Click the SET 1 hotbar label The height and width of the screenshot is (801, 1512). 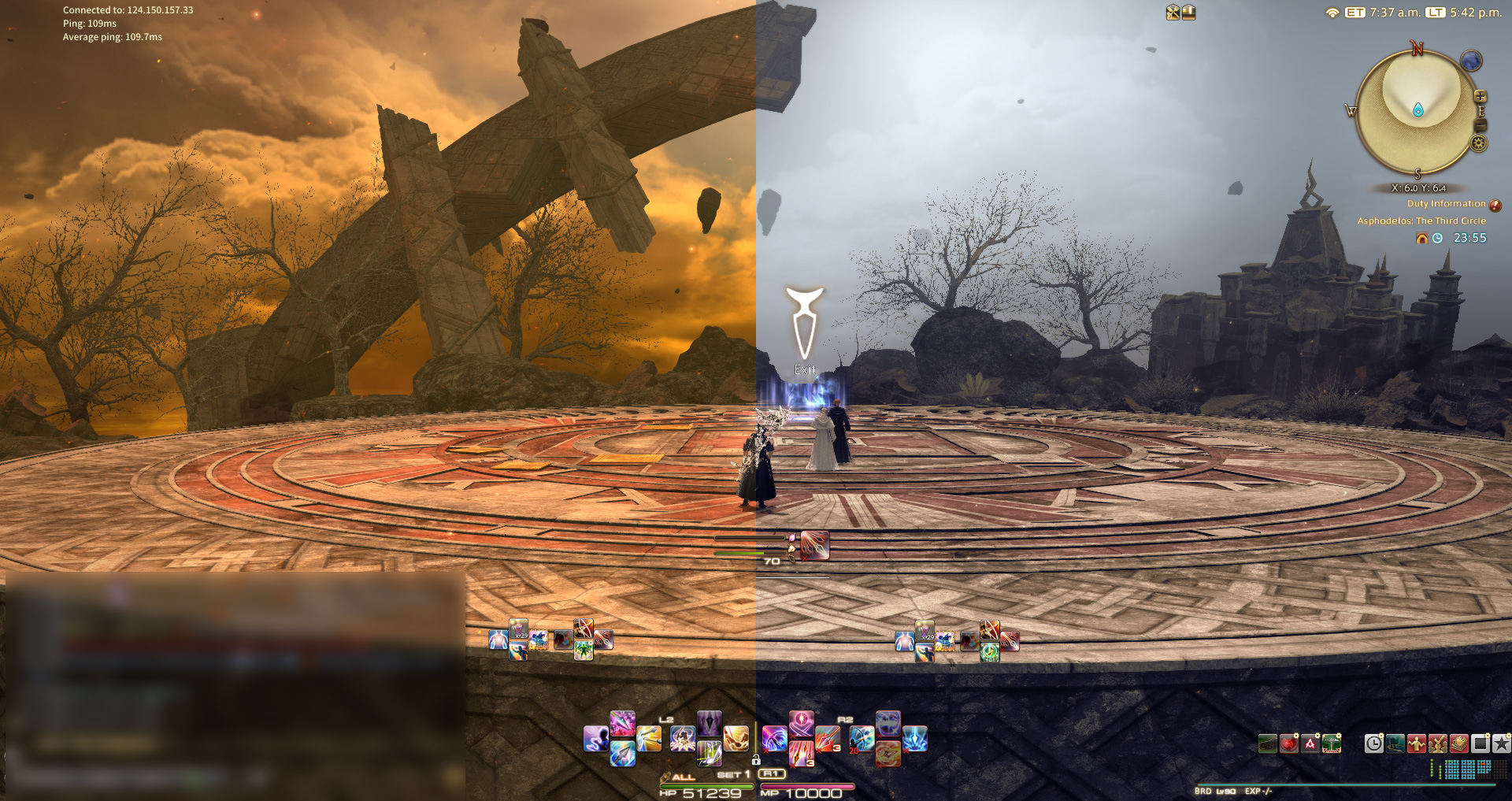(x=733, y=774)
